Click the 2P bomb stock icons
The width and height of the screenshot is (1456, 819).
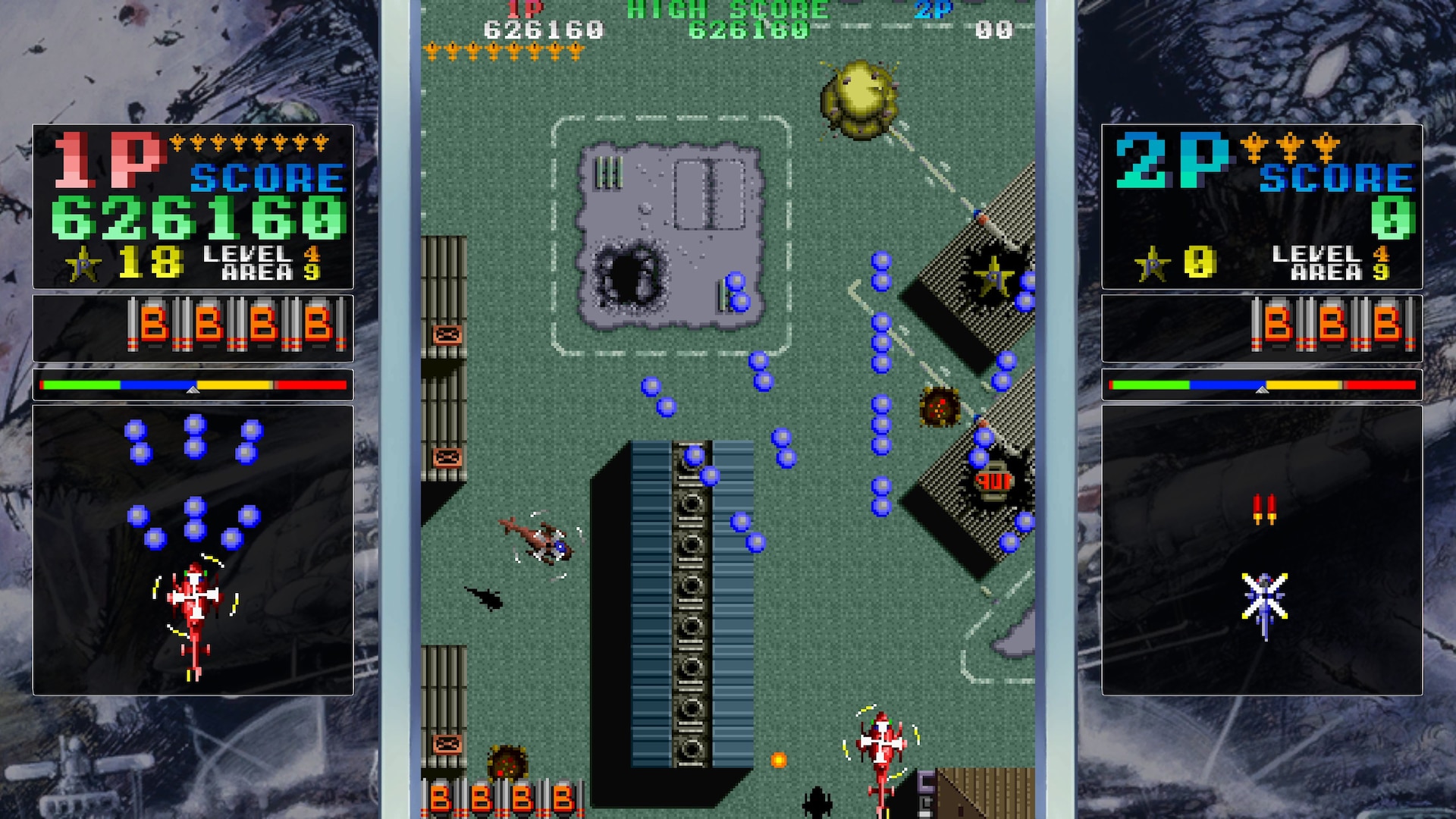click(1332, 325)
